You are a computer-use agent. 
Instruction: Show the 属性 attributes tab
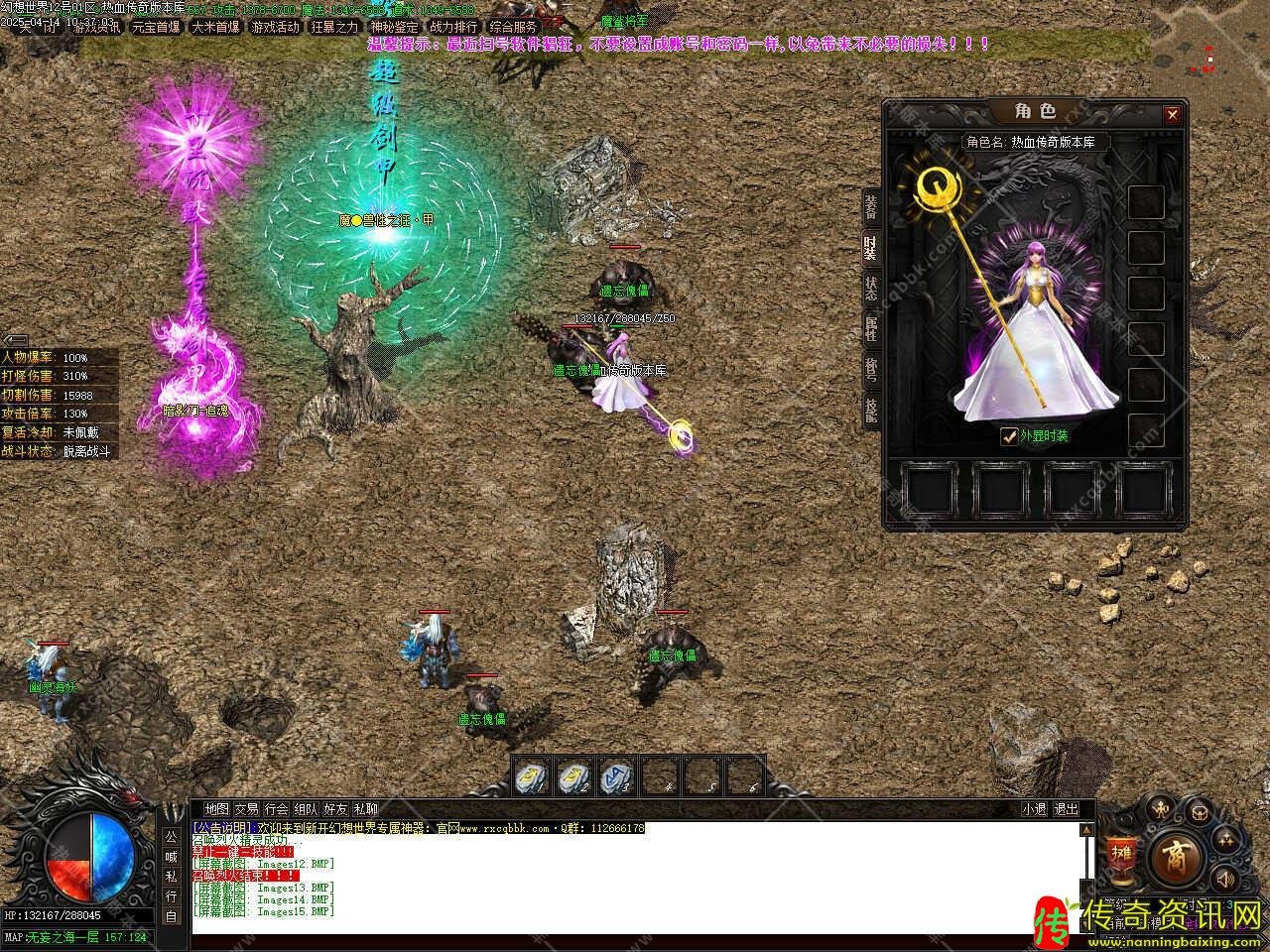(x=870, y=329)
